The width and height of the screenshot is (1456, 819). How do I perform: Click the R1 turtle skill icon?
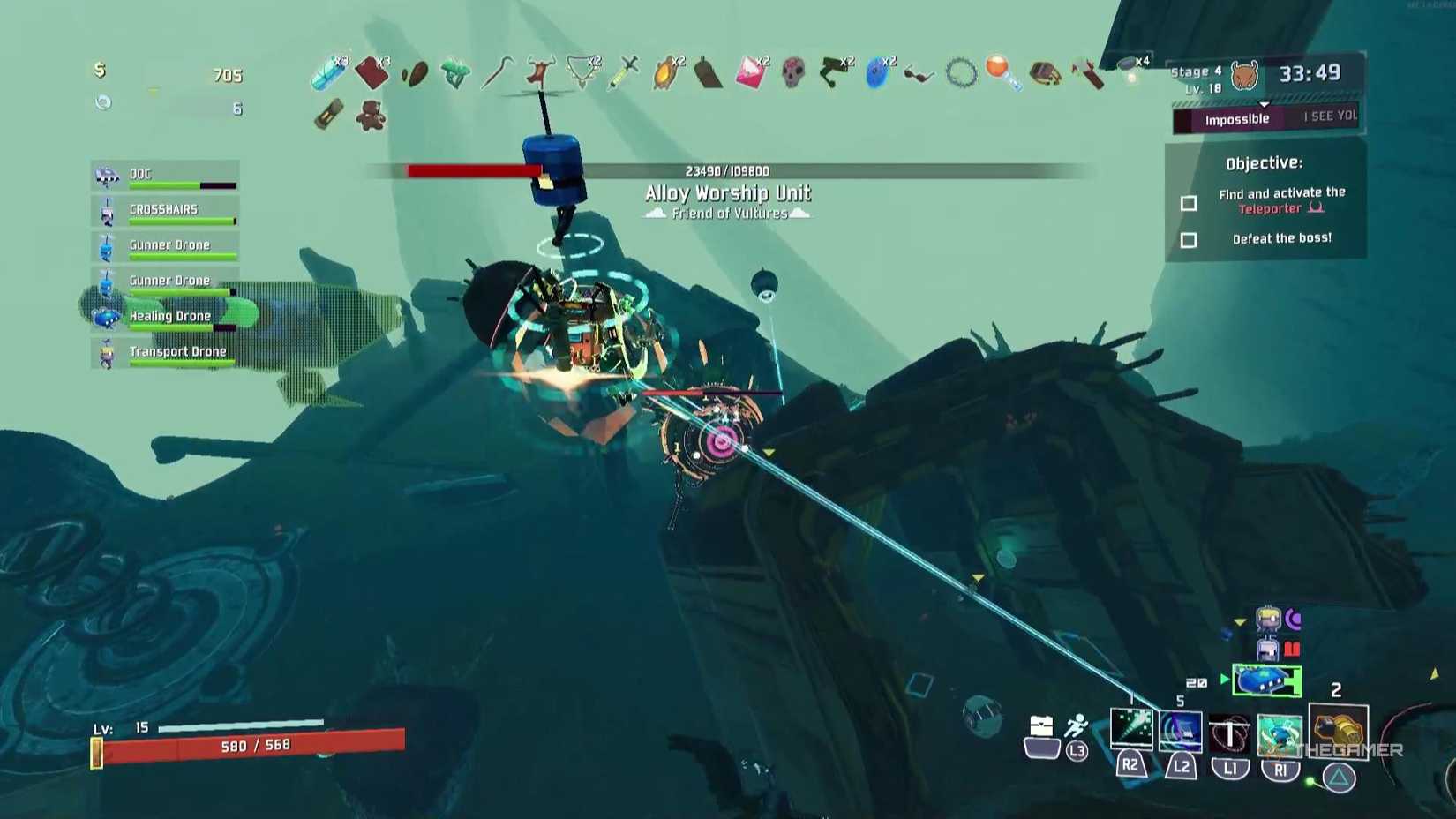click(x=1278, y=733)
